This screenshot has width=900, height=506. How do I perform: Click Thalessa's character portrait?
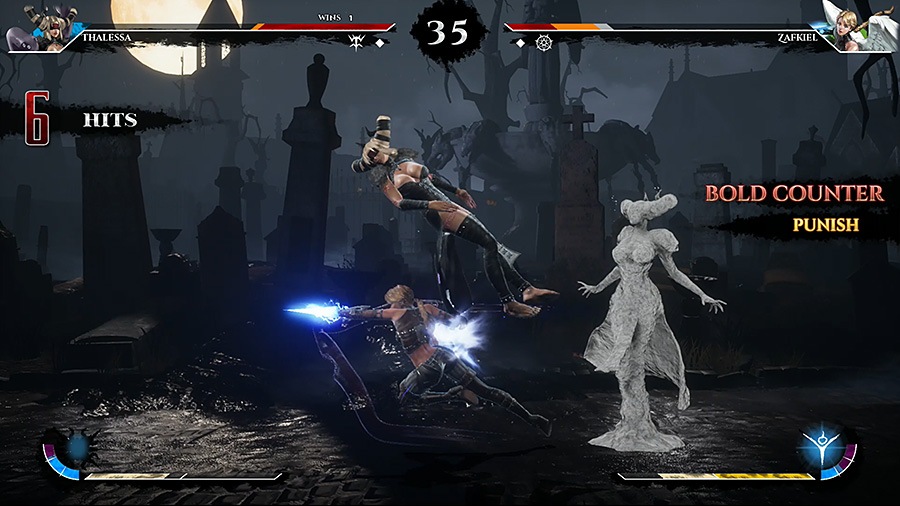tap(37, 26)
